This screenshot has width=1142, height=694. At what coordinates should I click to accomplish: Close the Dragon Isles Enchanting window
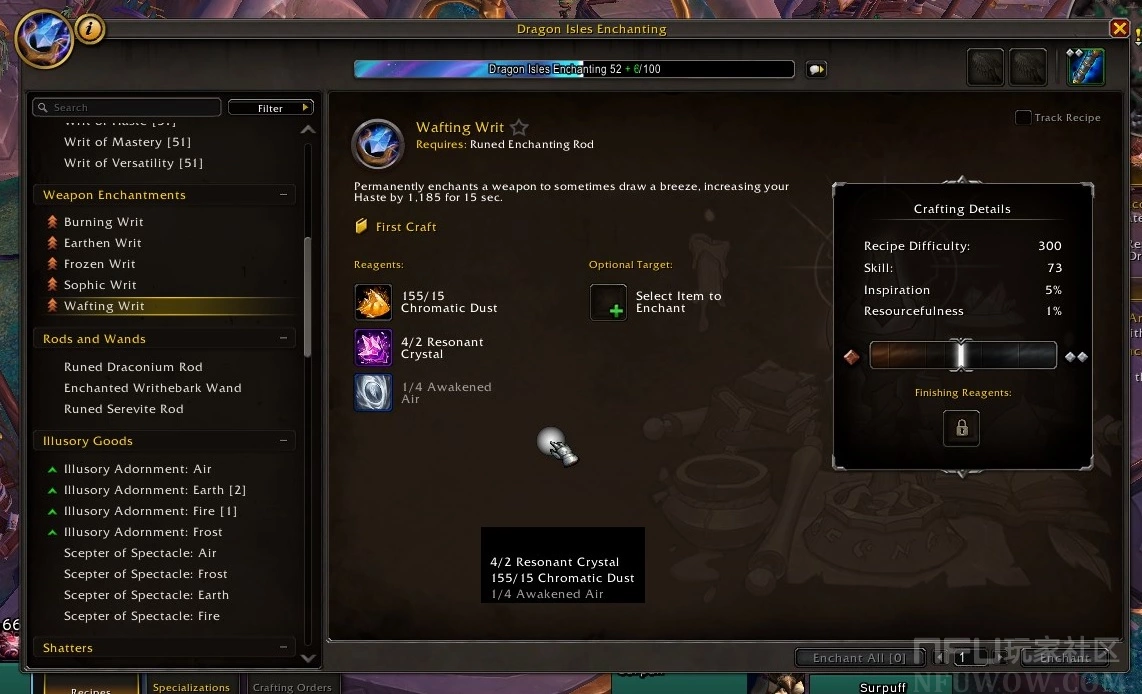point(1119,29)
